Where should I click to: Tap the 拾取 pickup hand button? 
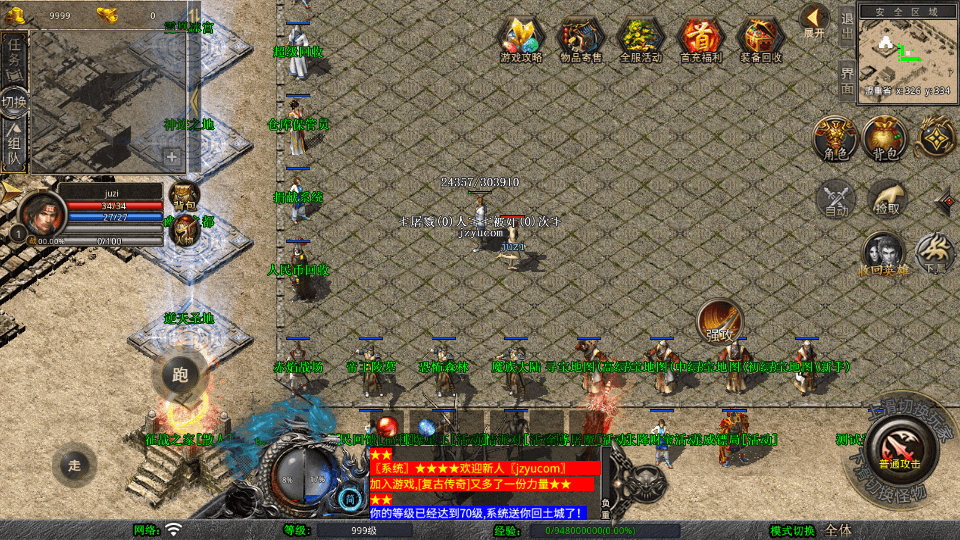pos(886,198)
